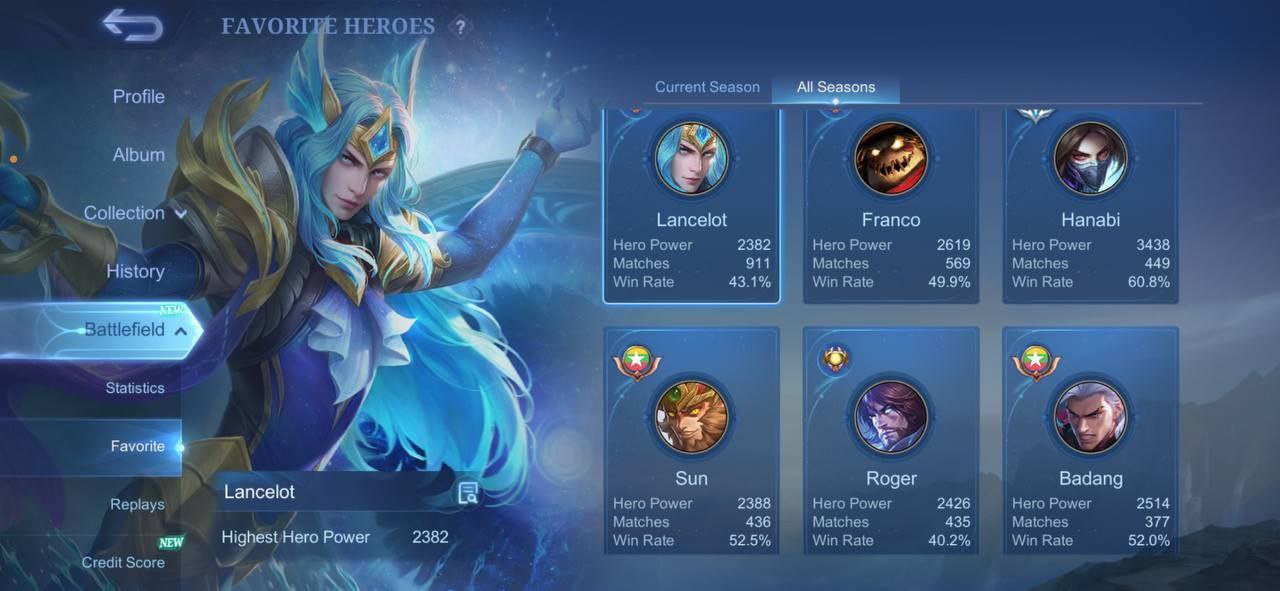The width and height of the screenshot is (1280, 591).
Task: Select the Badang hero card
Action: (x=1090, y=440)
